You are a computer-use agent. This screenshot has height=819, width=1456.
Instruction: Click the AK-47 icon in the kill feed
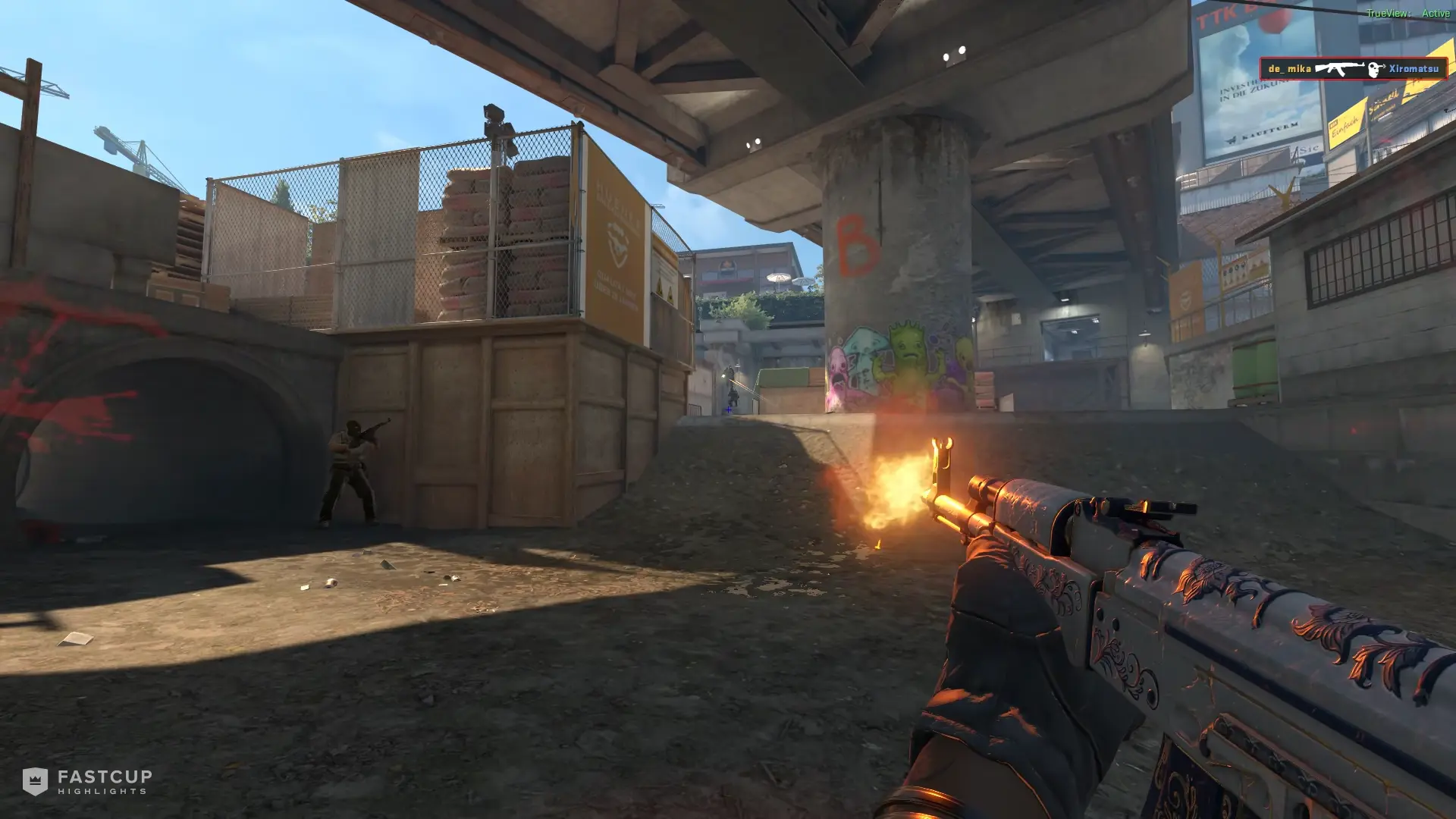coord(1340,68)
